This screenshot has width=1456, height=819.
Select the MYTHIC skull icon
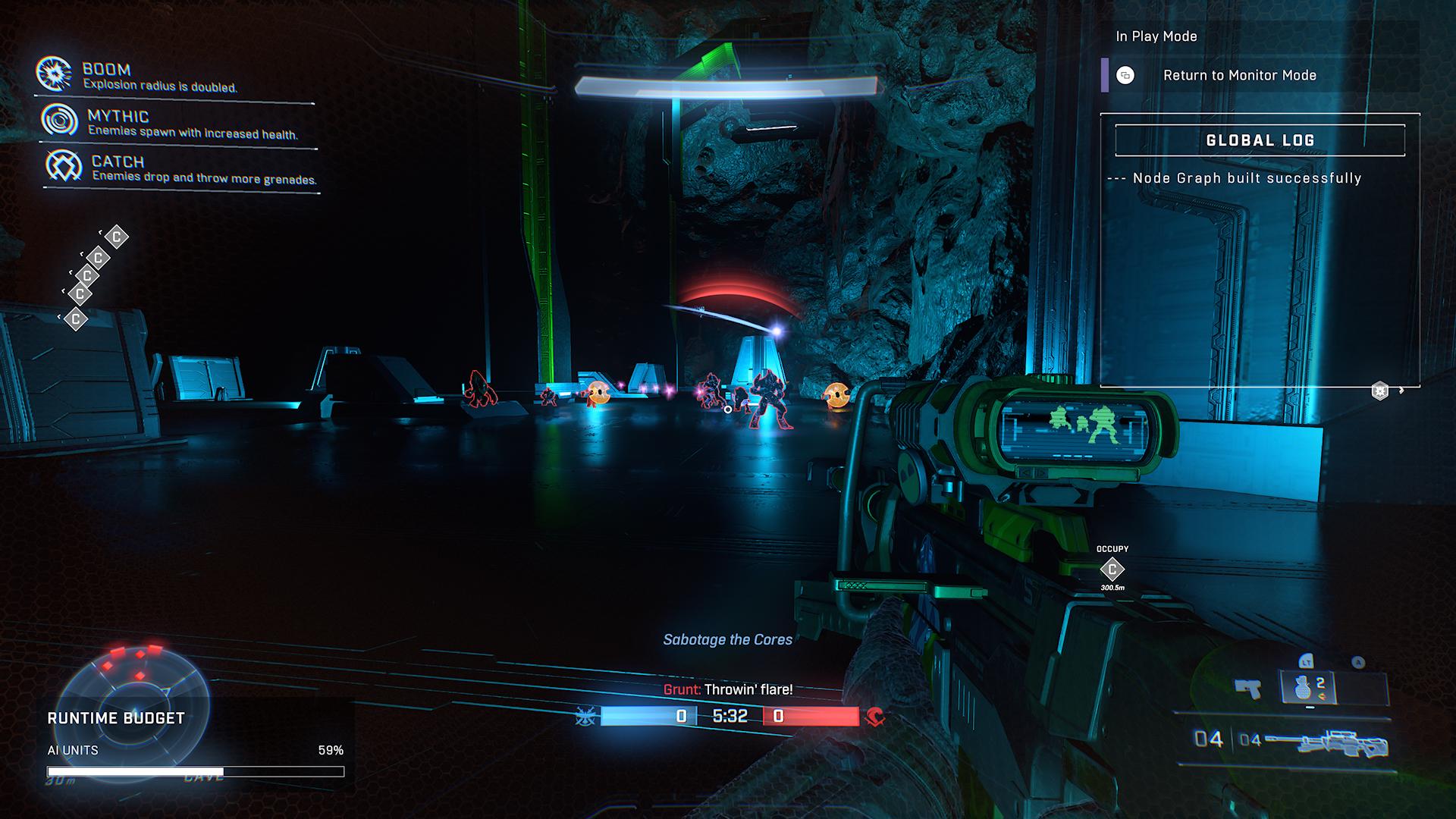(x=60, y=120)
